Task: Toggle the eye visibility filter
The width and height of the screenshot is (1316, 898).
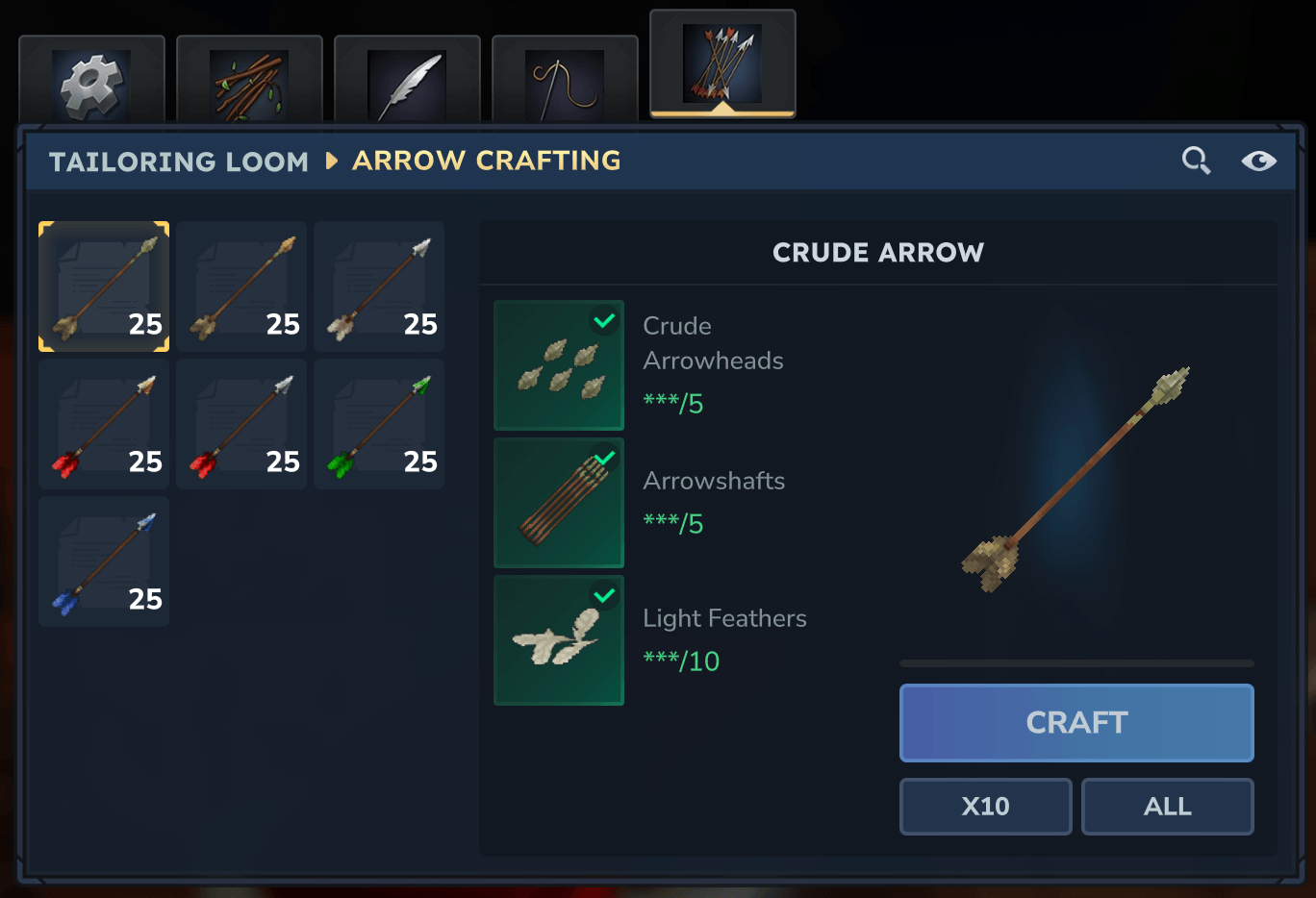Action: pyautogui.click(x=1258, y=161)
